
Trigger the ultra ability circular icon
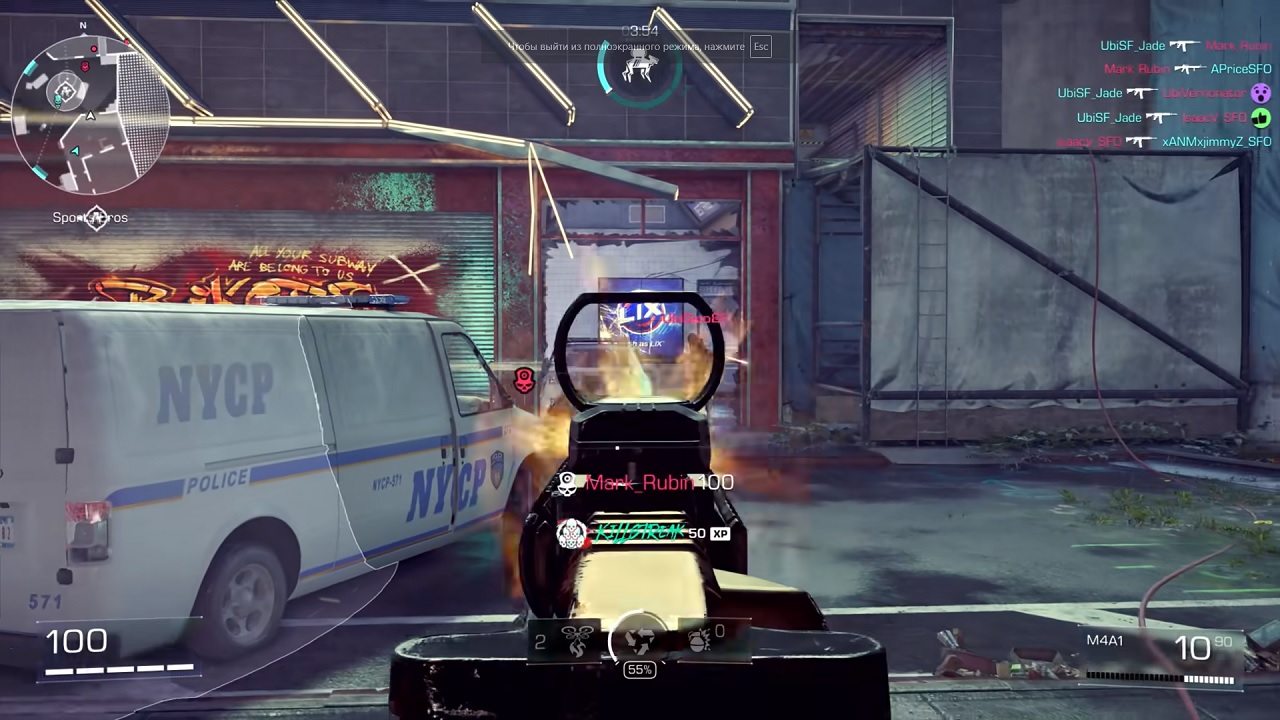[639, 638]
